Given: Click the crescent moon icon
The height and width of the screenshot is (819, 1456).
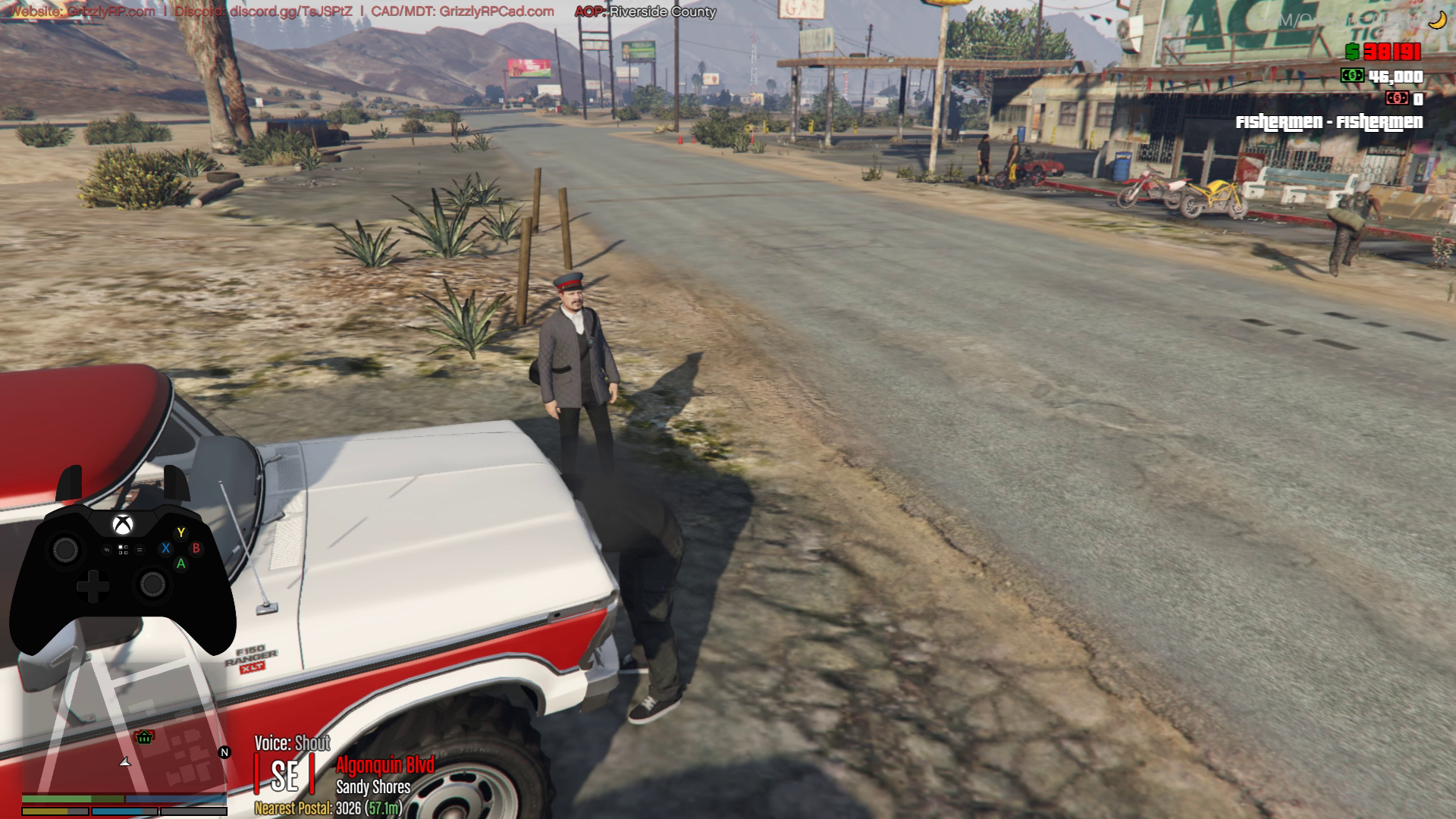Looking at the screenshot, I should (x=1436, y=21).
